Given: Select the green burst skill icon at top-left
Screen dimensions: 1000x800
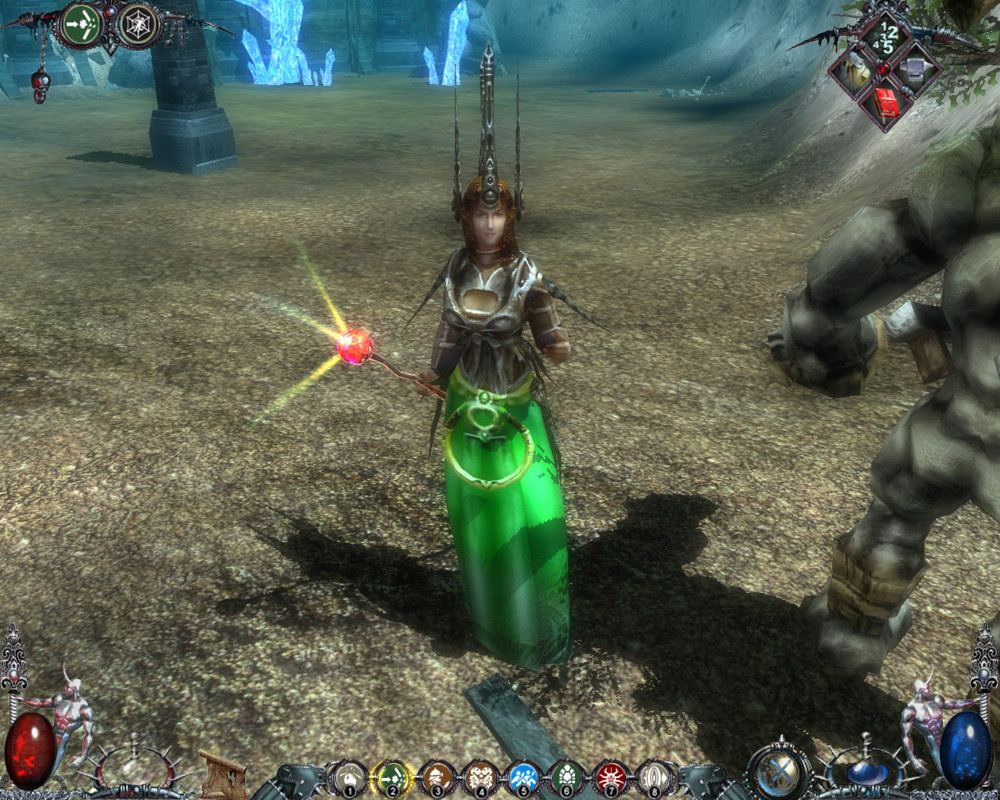Looking at the screenshot, I should [82, 24].
